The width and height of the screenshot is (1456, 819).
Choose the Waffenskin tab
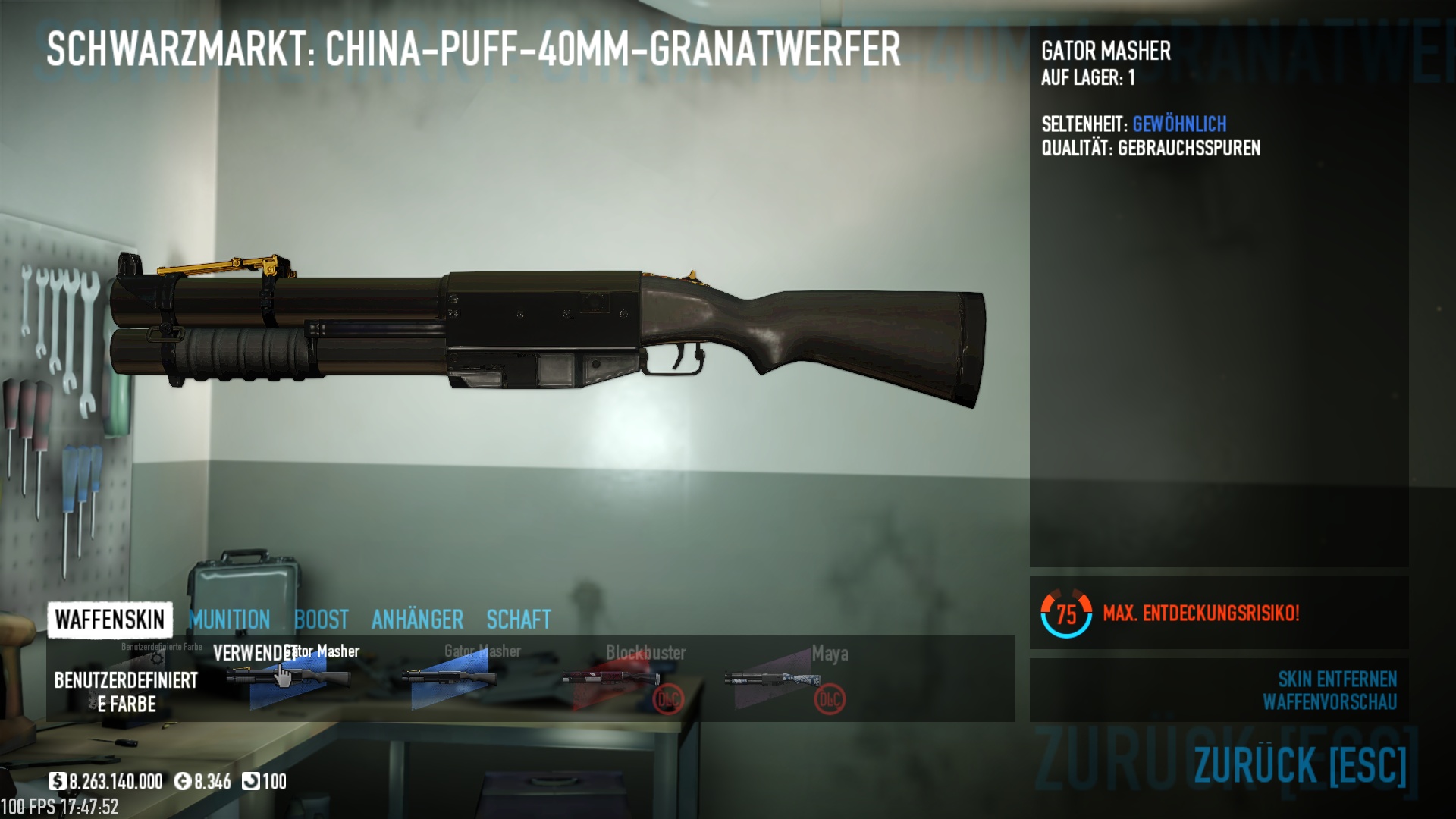[x=110, y=620]
